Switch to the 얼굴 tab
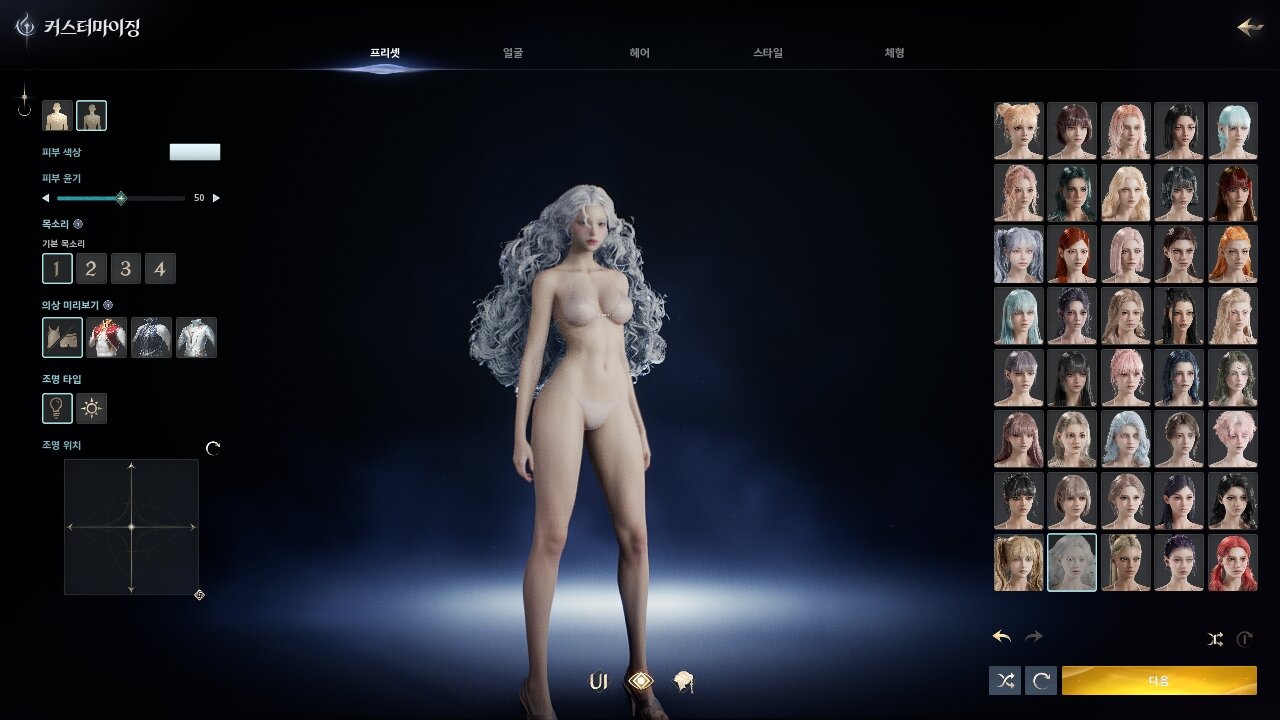Image resolution: width=1280 pixels, height=720 pixels. 513,53
